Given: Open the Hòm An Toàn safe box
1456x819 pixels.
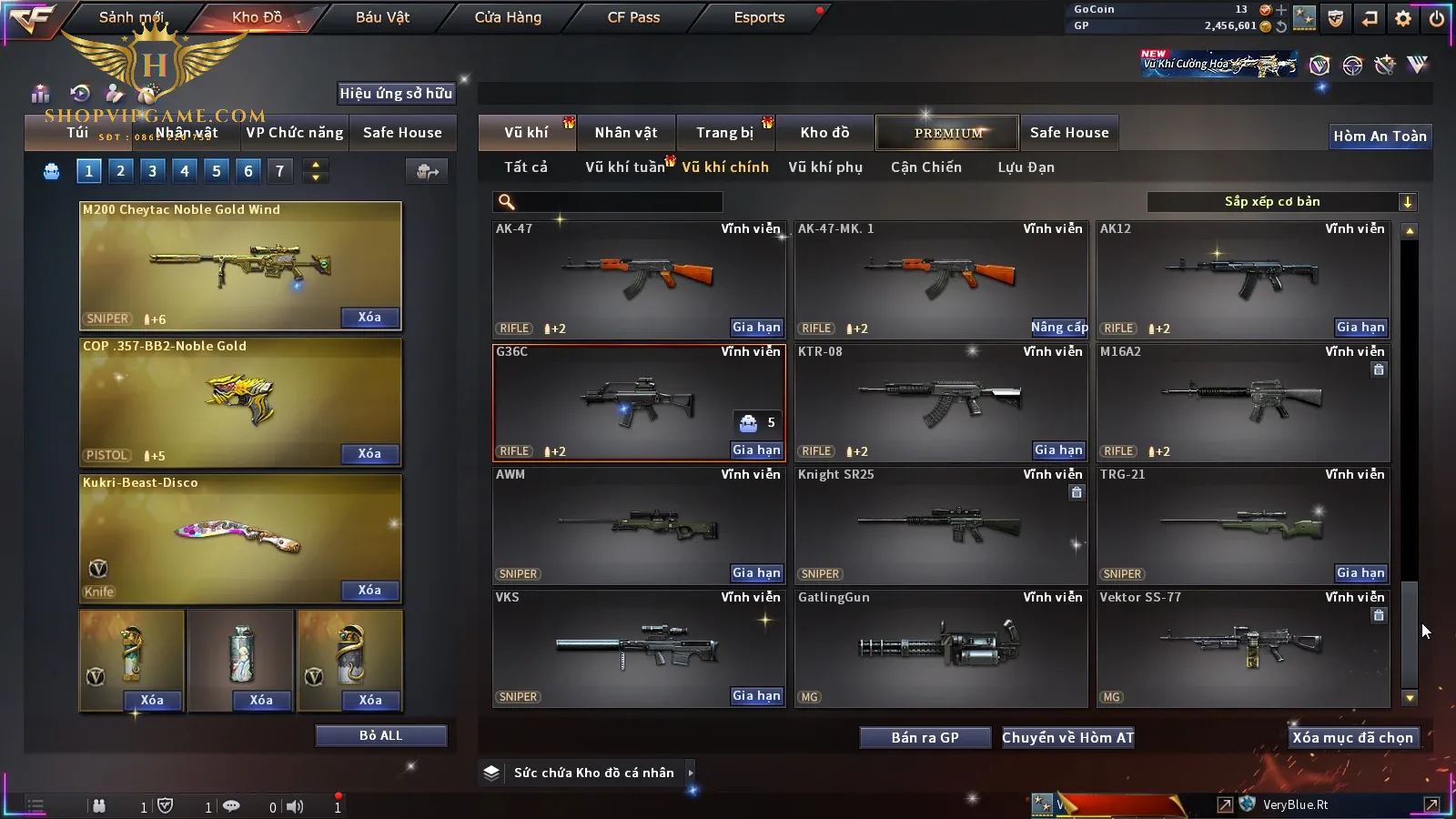Looking at the screenshot, I should [1380, 136].
